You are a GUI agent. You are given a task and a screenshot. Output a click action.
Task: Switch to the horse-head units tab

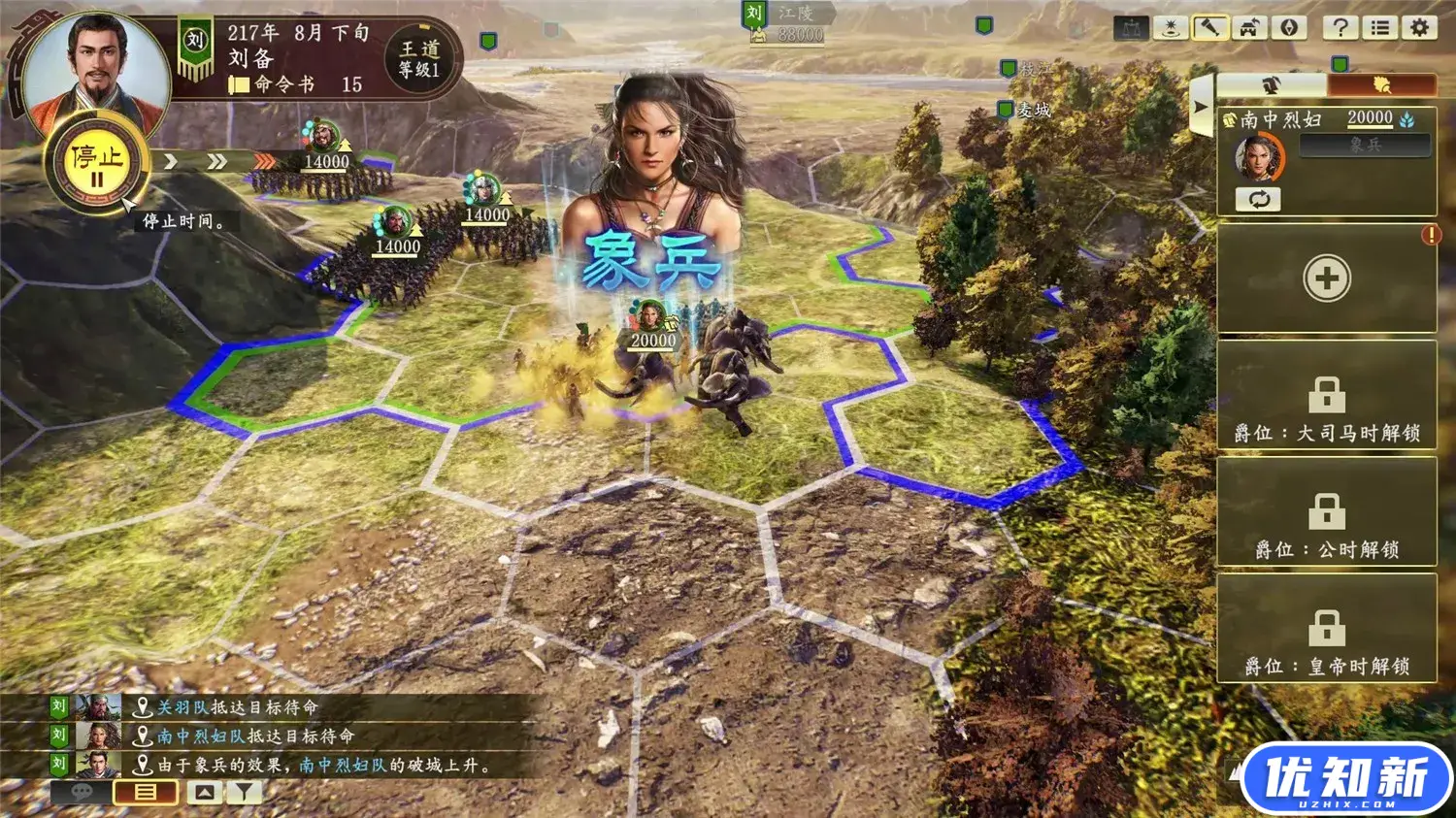(x=1271, y=84)
